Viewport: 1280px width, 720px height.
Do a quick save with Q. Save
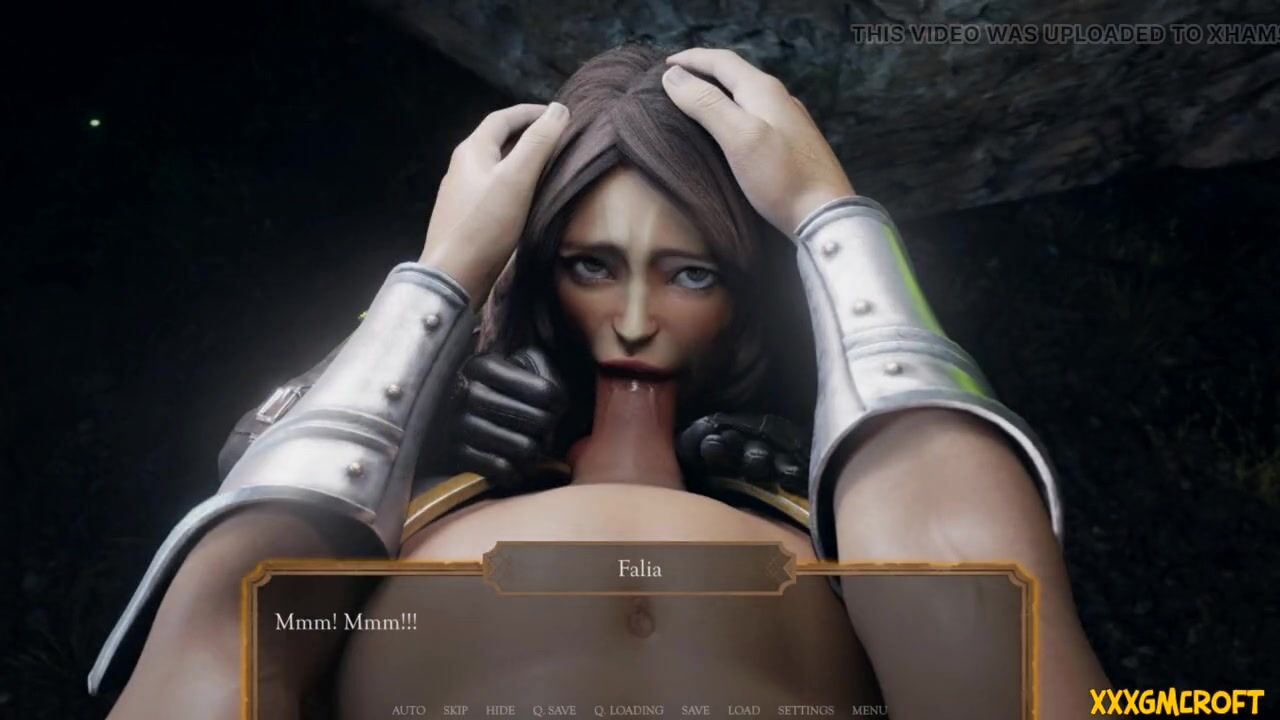554,710
